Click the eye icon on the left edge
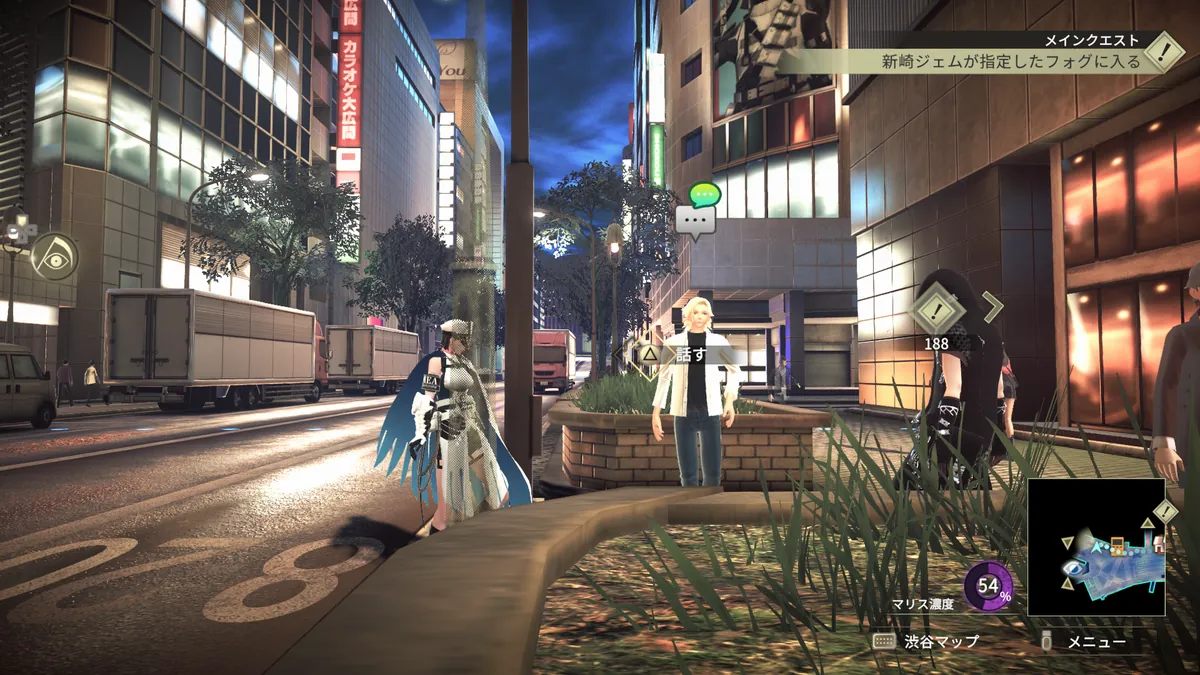 (54, 256)
